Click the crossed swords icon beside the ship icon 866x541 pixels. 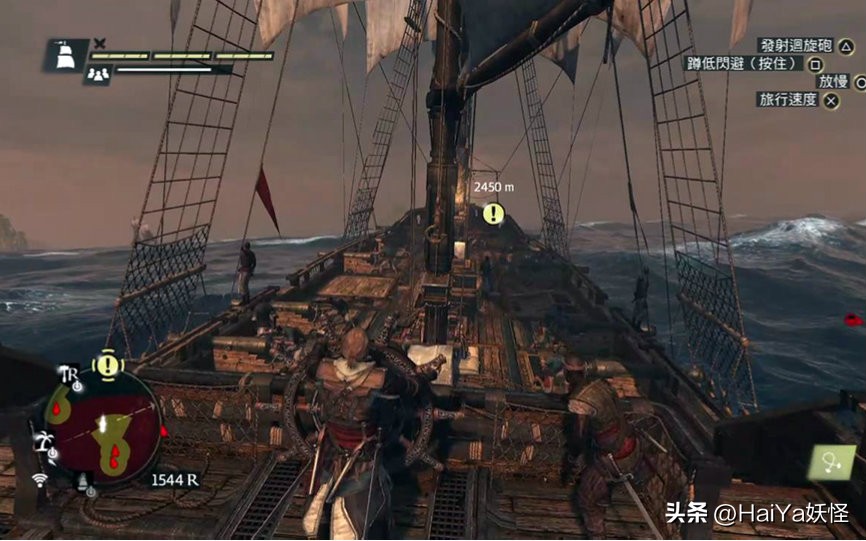pyautogui.click(x=100, y=43)
